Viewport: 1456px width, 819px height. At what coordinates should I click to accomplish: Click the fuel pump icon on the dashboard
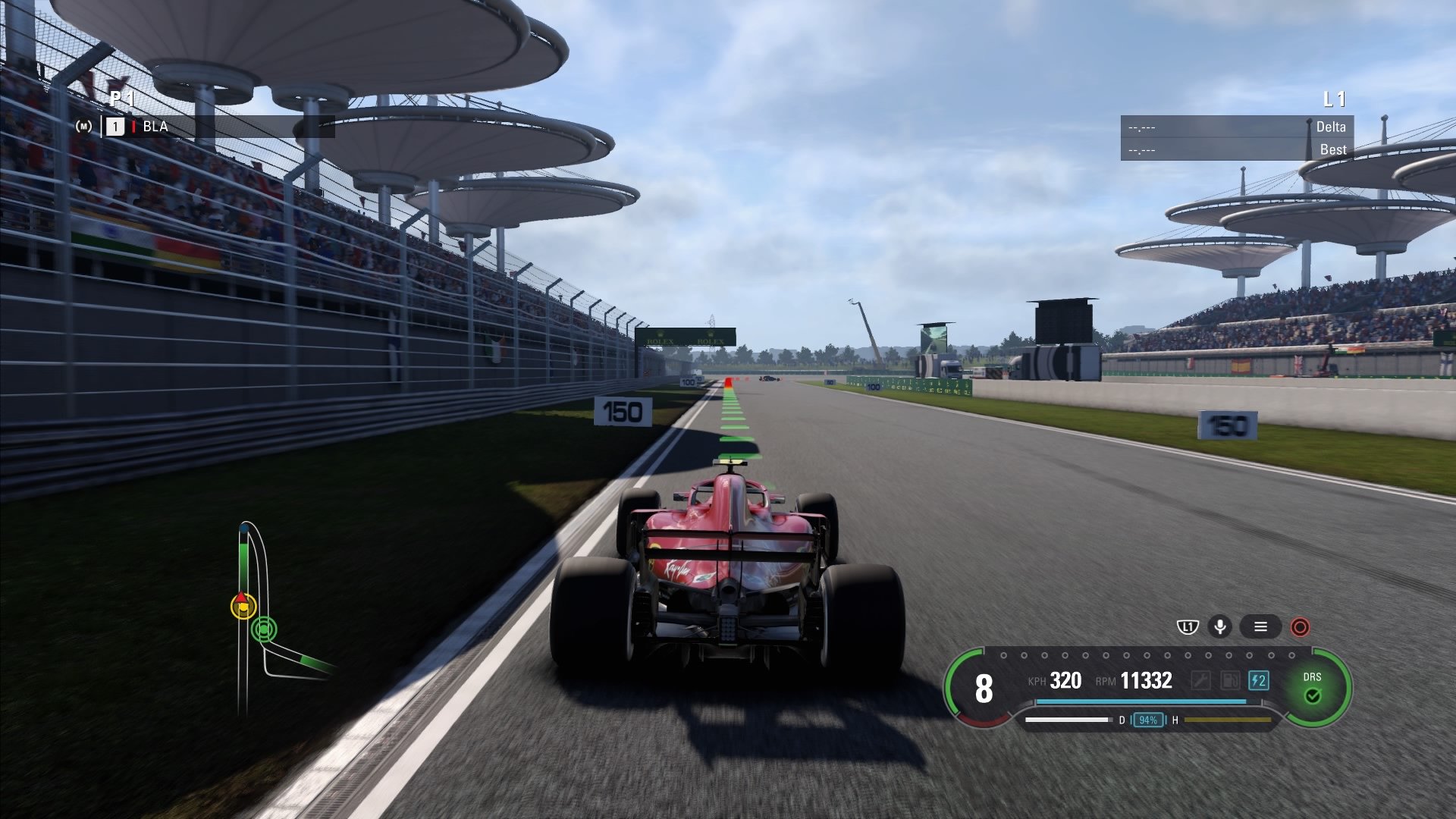(1230, 679)
